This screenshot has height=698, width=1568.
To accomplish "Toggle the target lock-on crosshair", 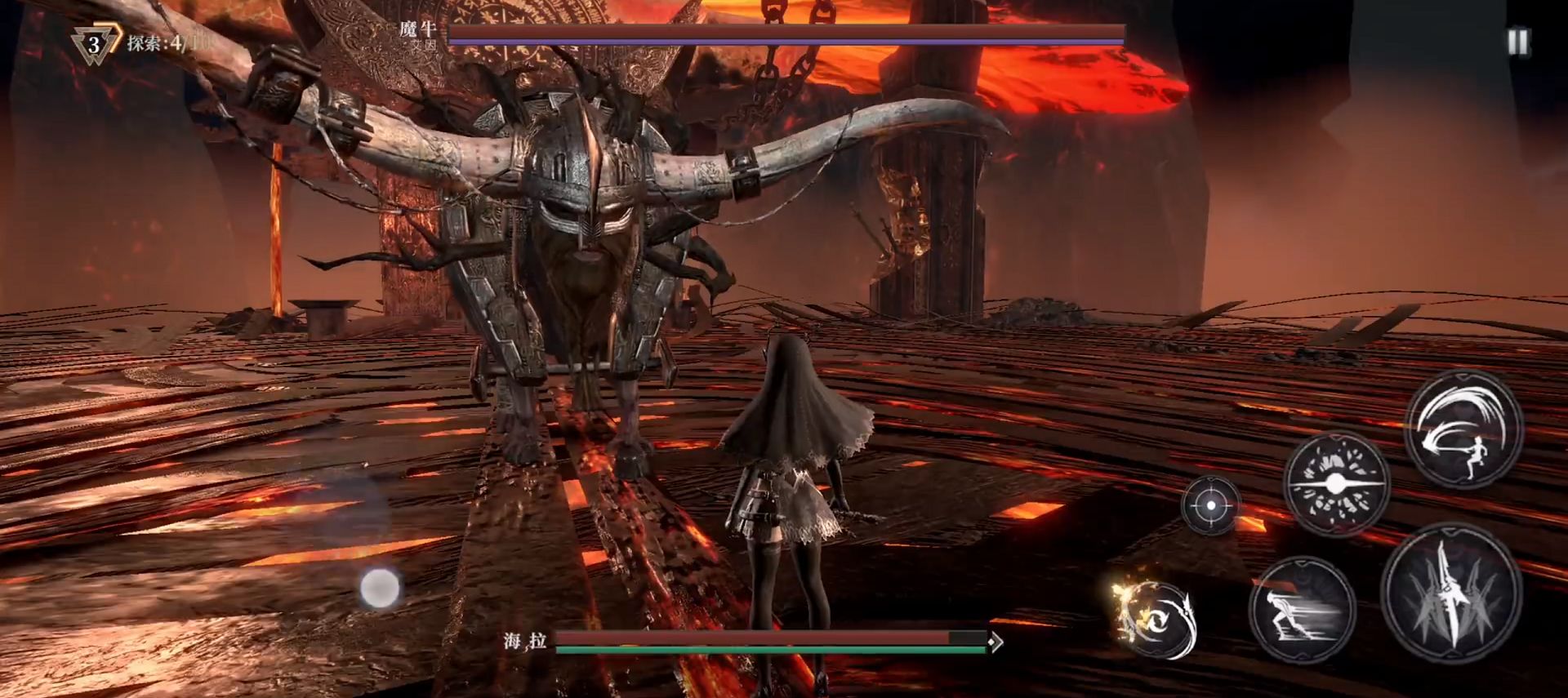I will click(x=1210, y=506).
